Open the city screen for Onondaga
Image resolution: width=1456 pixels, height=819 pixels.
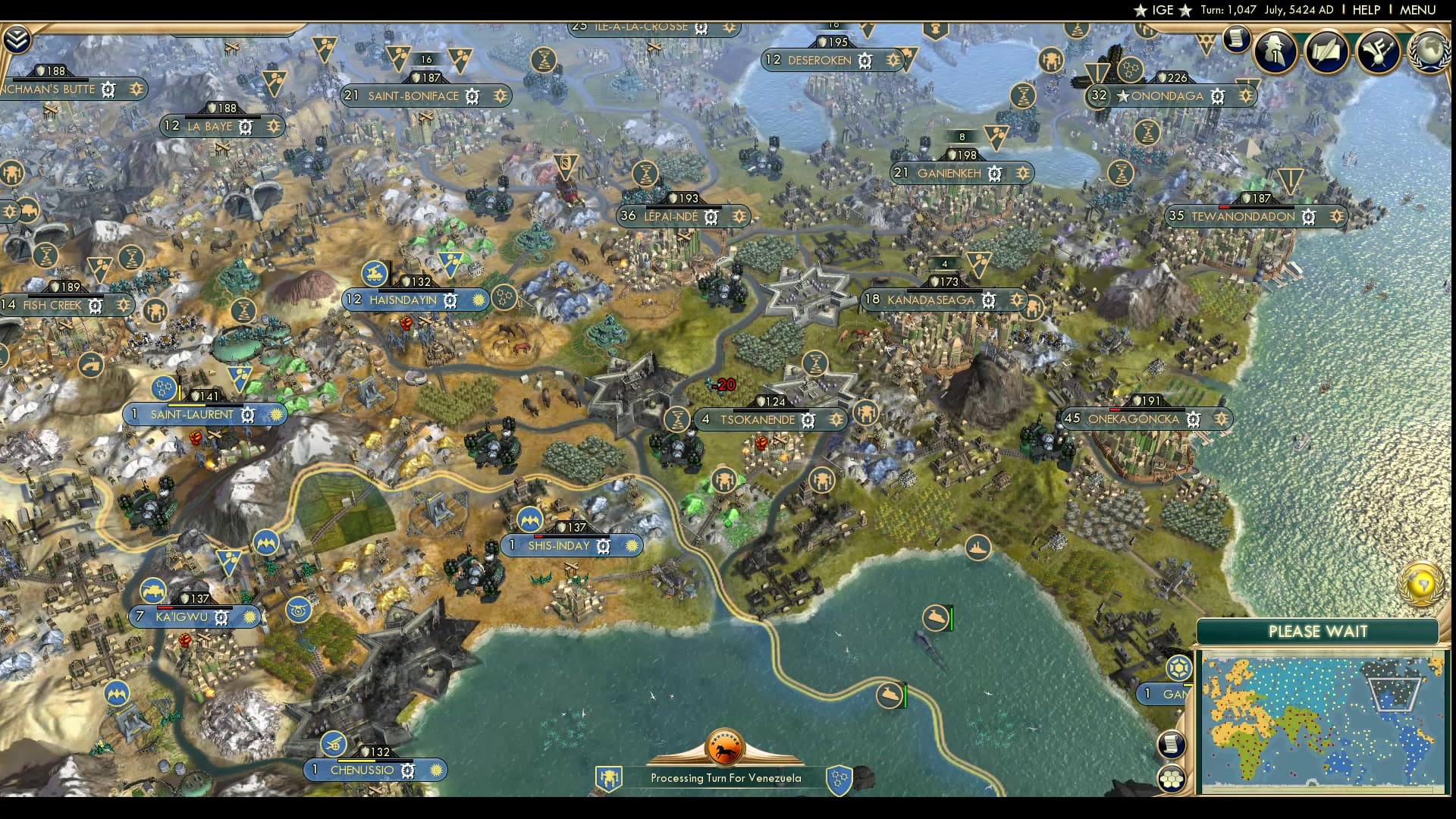(1168, 96)
